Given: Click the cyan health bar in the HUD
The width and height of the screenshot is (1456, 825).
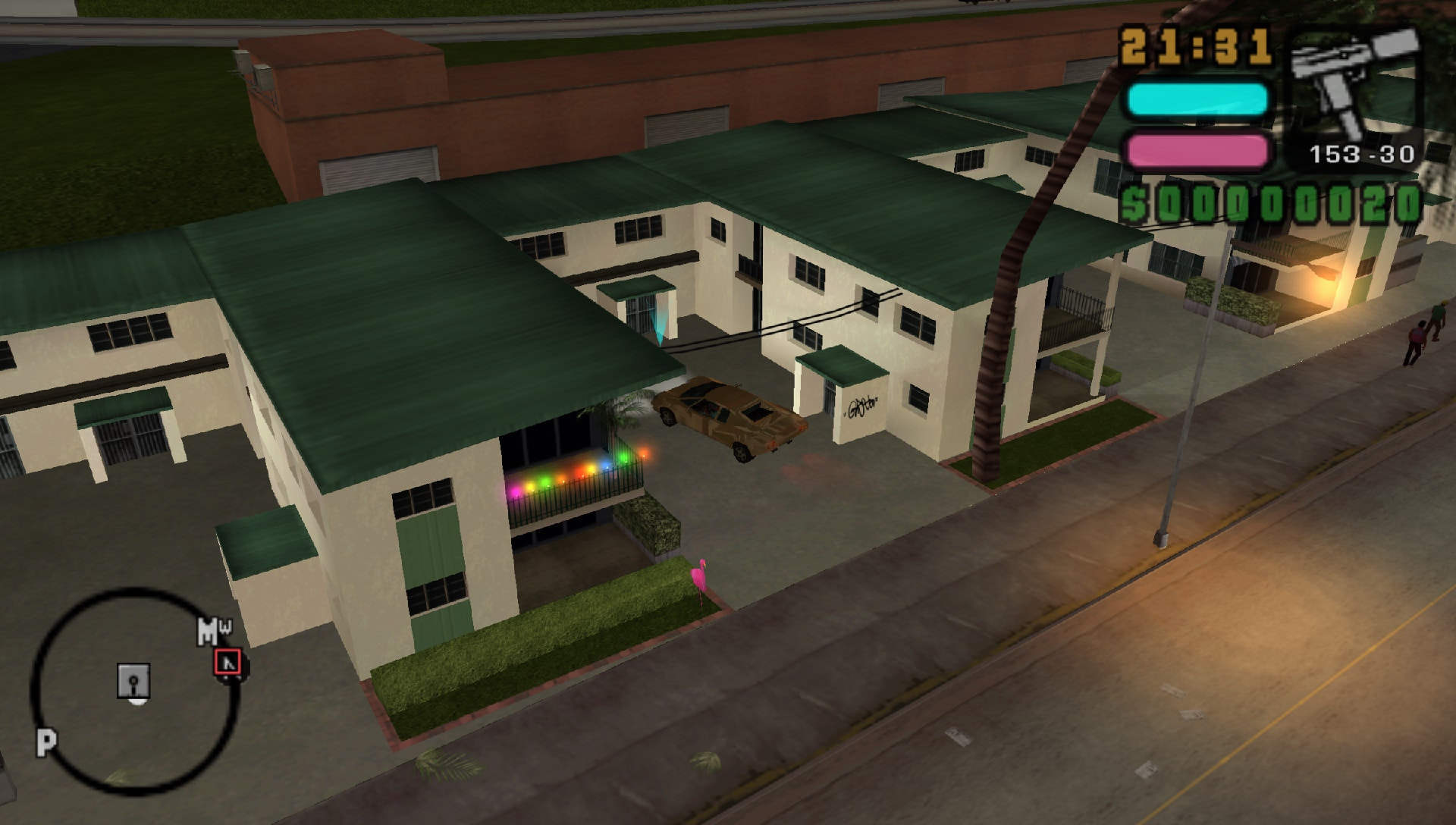Looking at the screenshot, I should pyautogui.click(x=1197, y=96).
